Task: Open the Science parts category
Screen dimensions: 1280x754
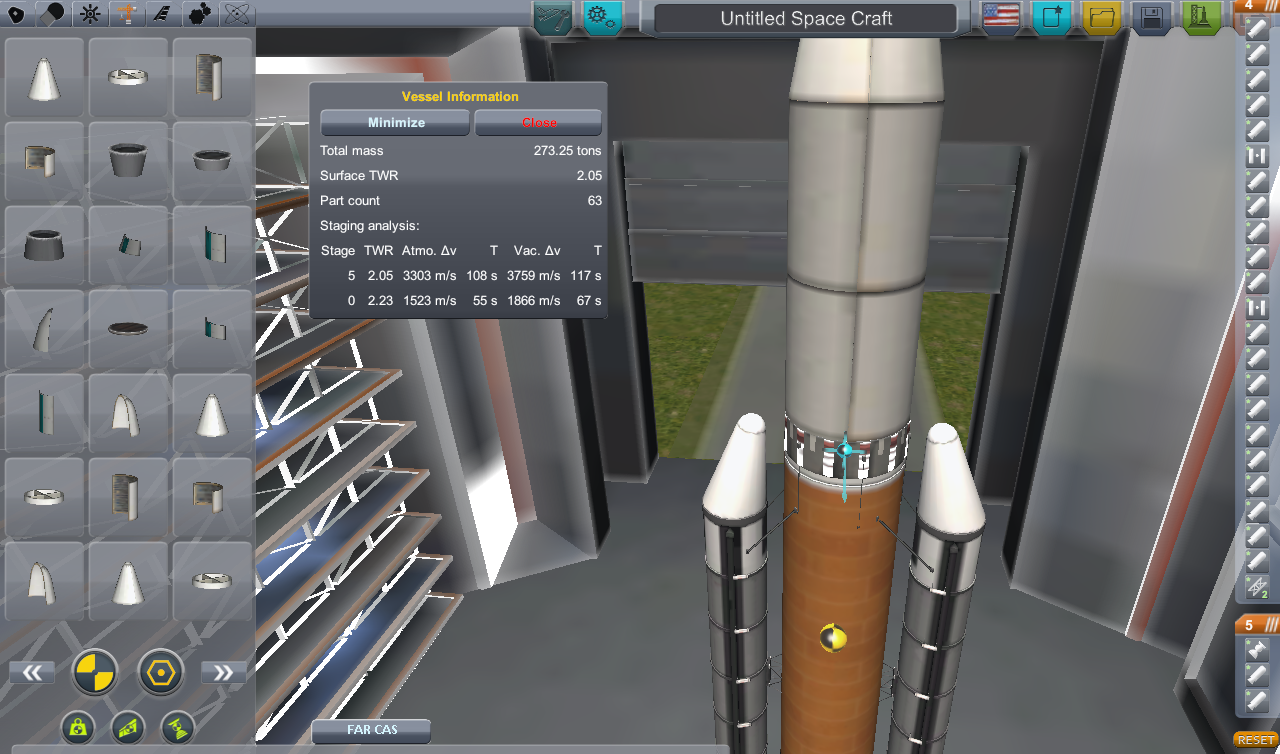Action: [x=235, y=14]
